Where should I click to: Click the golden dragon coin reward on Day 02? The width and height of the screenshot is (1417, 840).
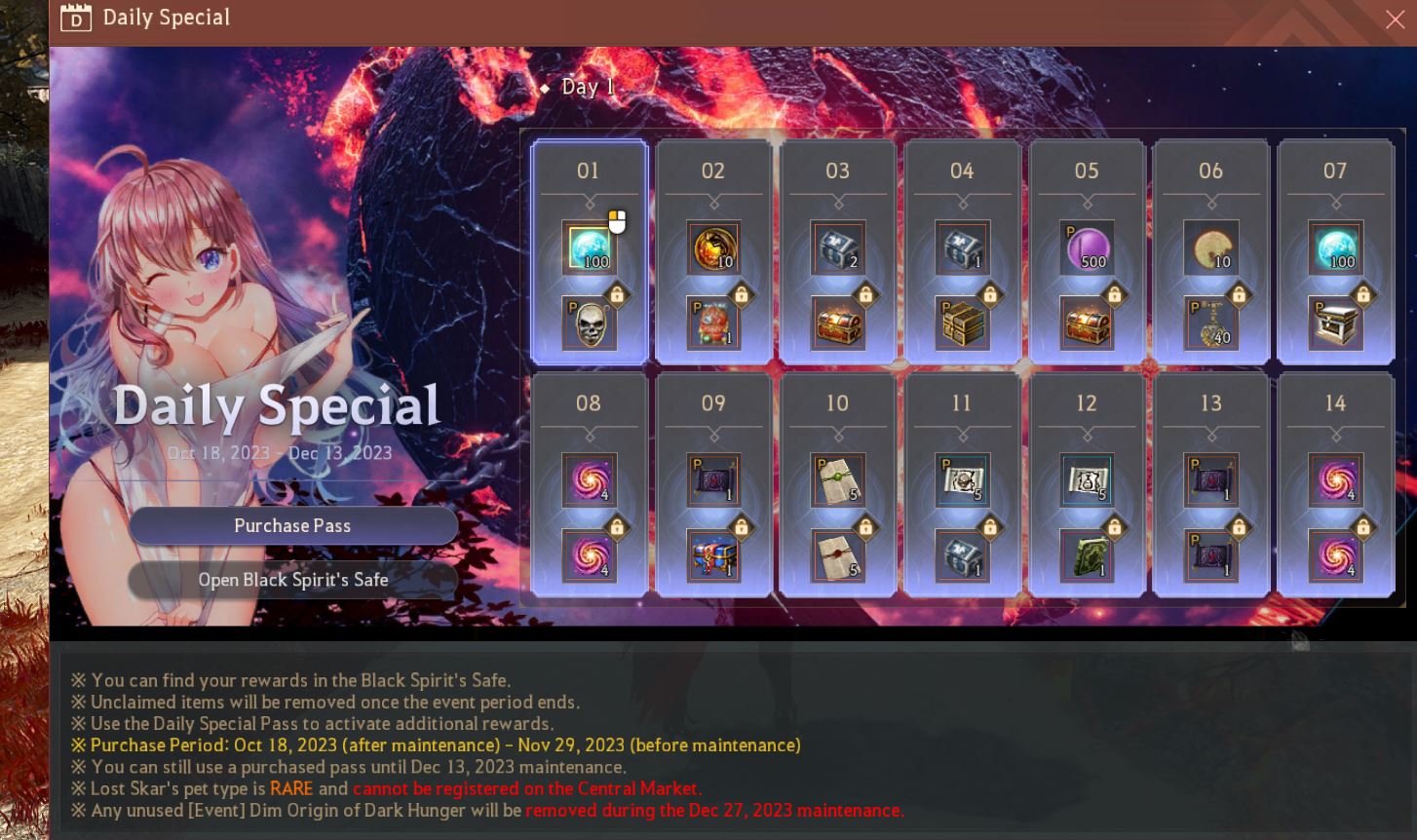tap(712, 247)
